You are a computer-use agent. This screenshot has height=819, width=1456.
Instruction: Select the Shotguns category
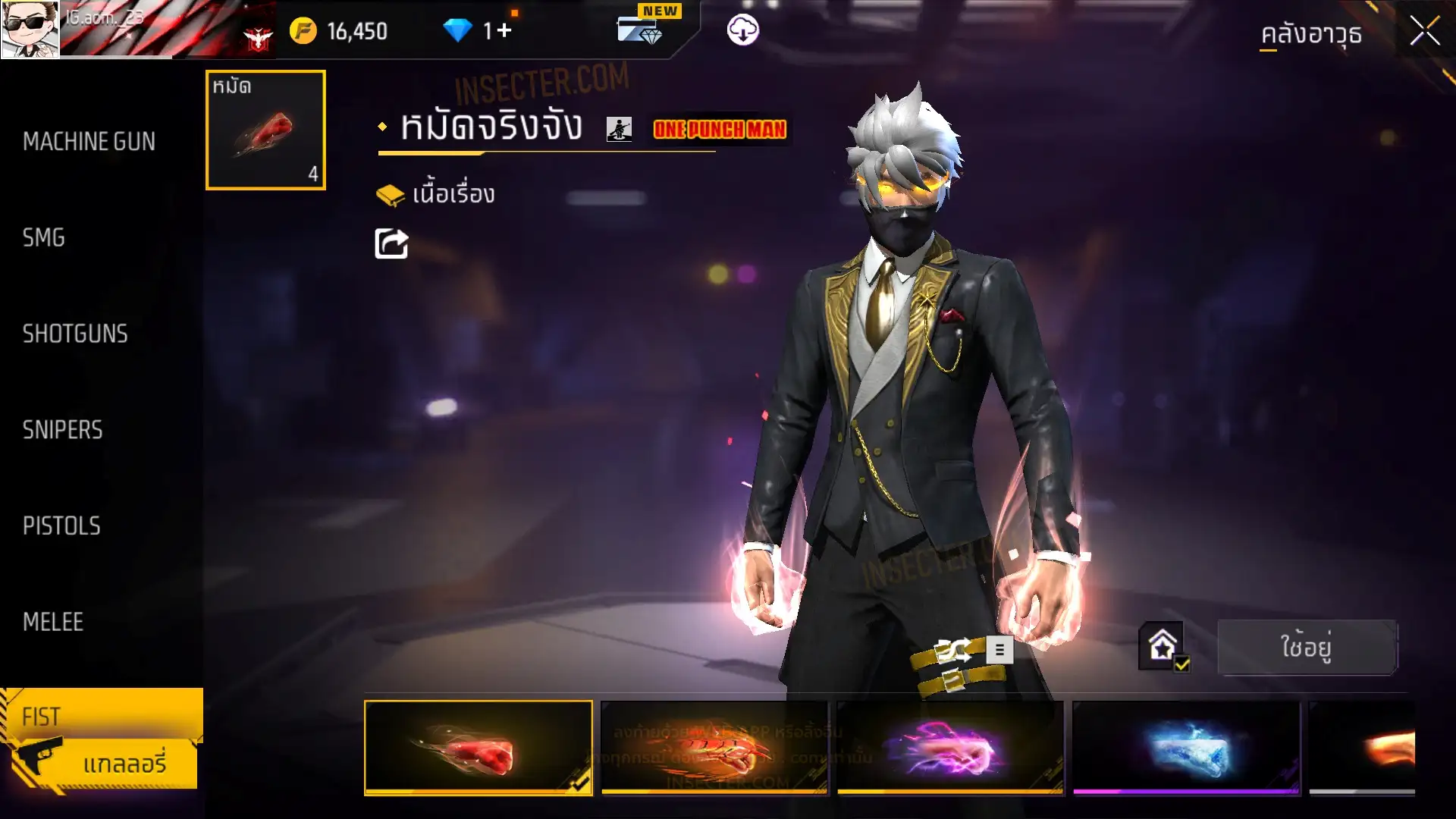[75, 334]
